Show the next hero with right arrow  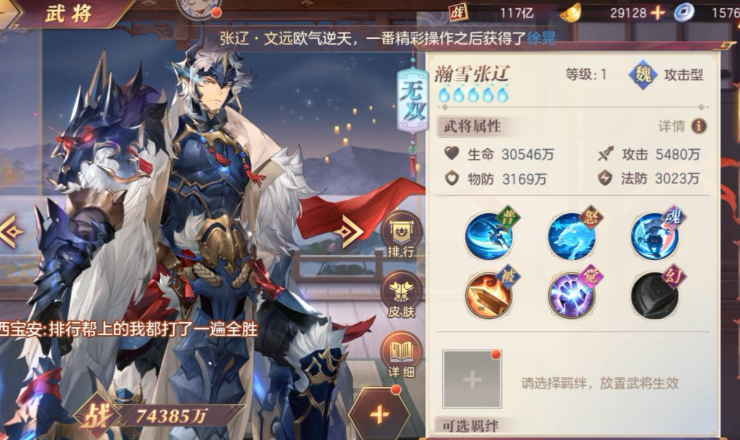click(348, 231)
